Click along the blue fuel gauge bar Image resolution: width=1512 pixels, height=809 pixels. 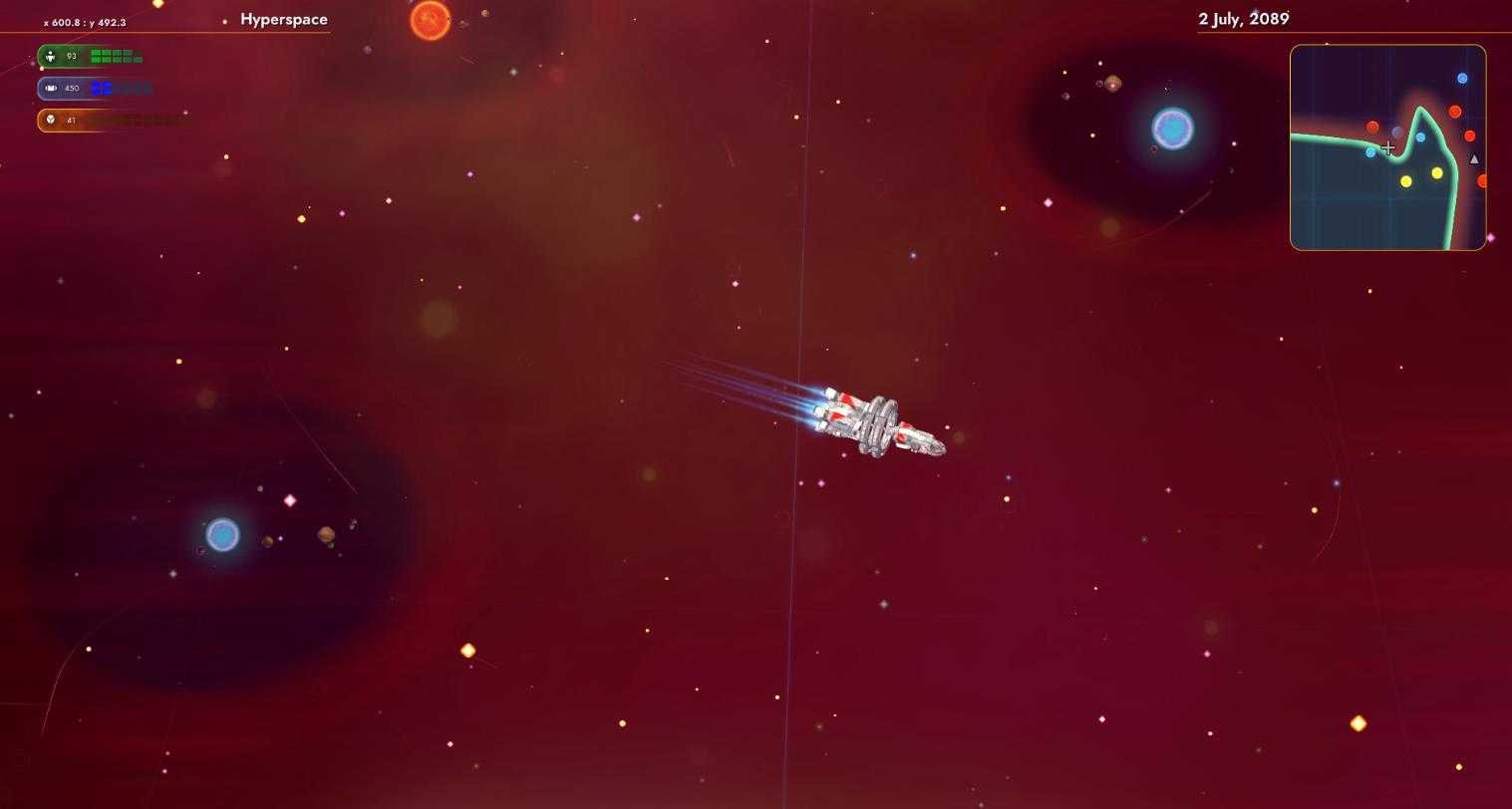(x=120, y=88)
